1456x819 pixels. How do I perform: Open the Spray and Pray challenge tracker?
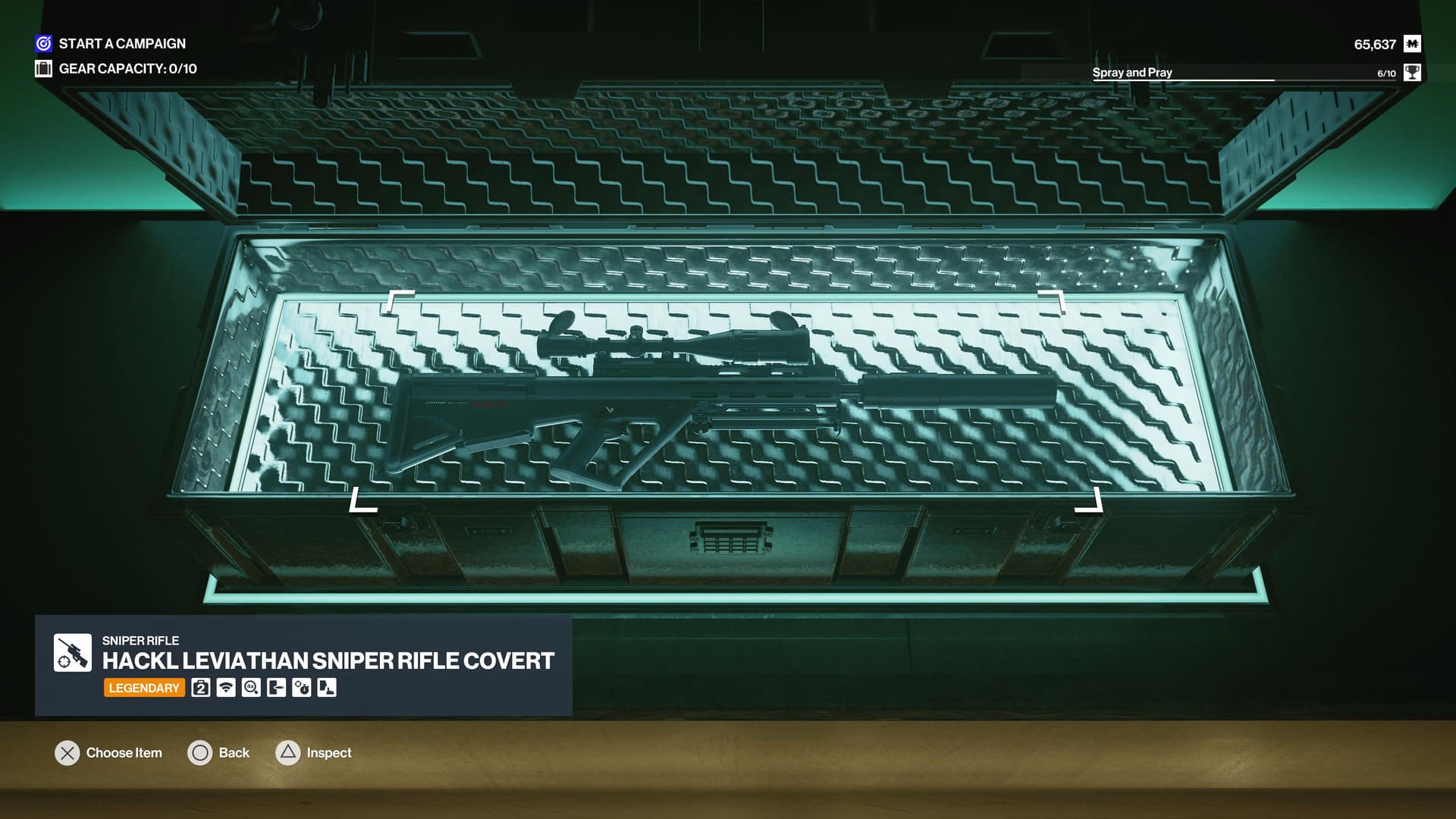point(1131,73)
